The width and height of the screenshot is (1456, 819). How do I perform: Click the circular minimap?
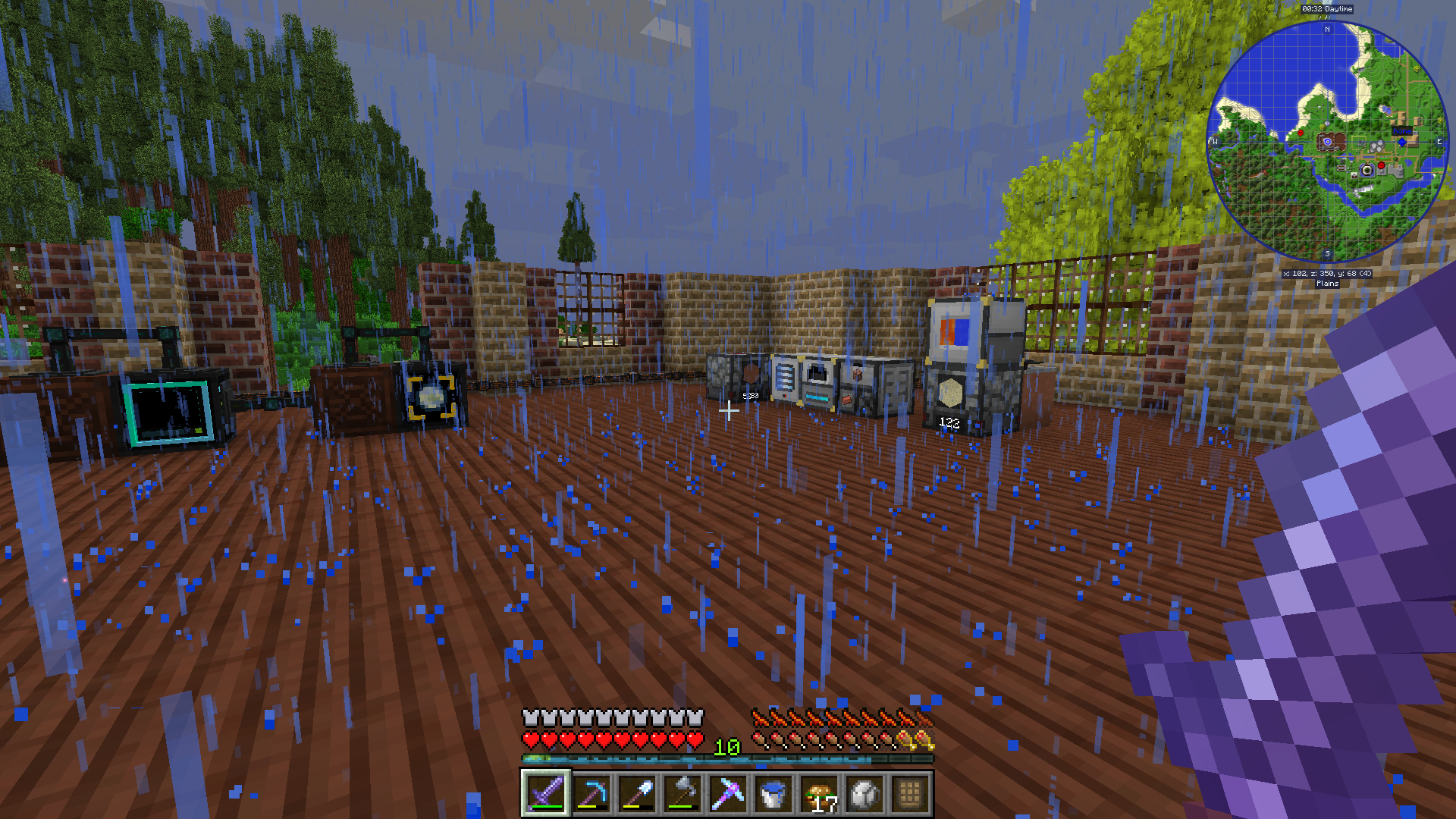1327,142
